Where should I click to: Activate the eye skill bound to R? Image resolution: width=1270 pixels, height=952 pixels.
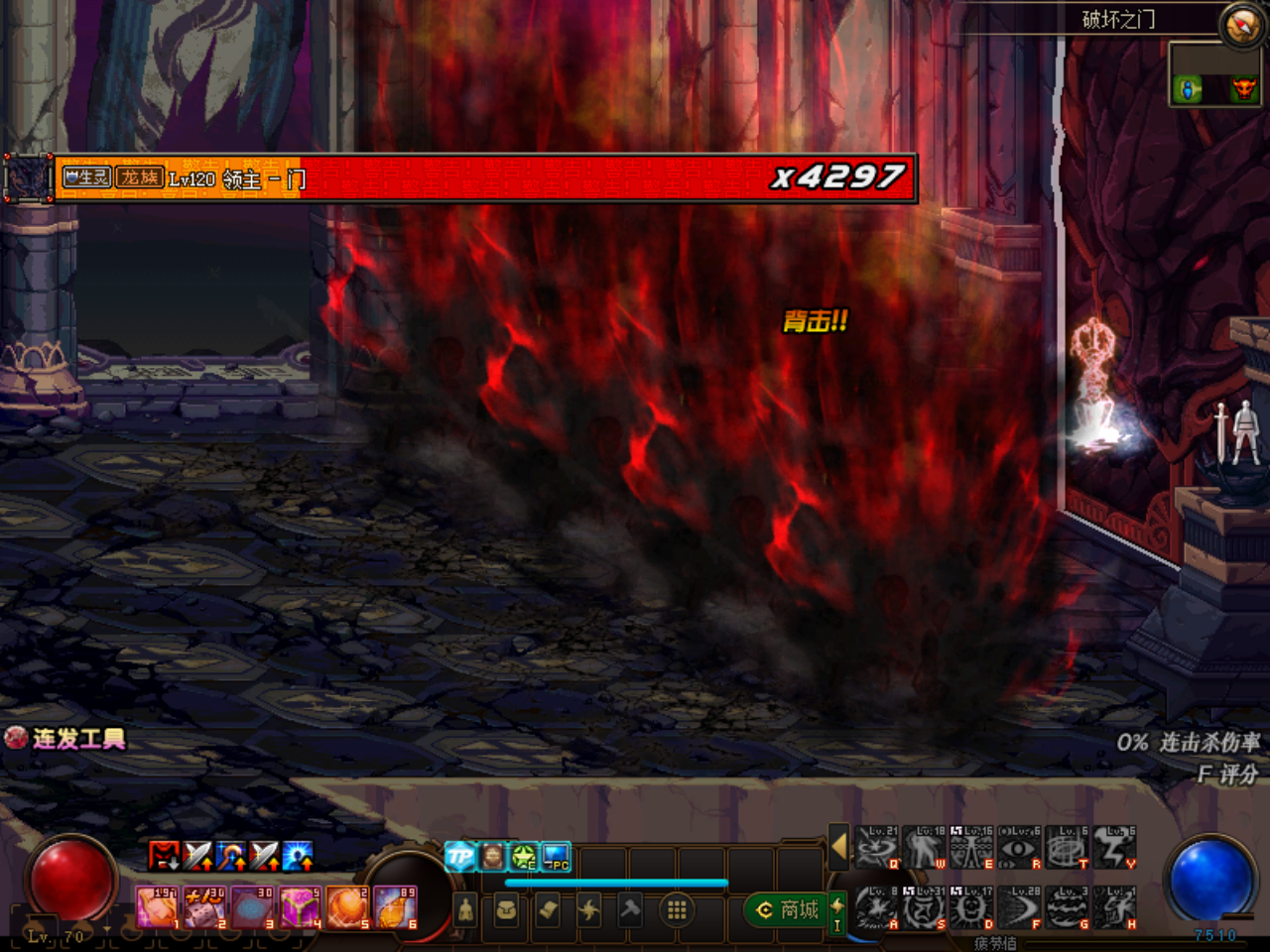coord(1020,849)
